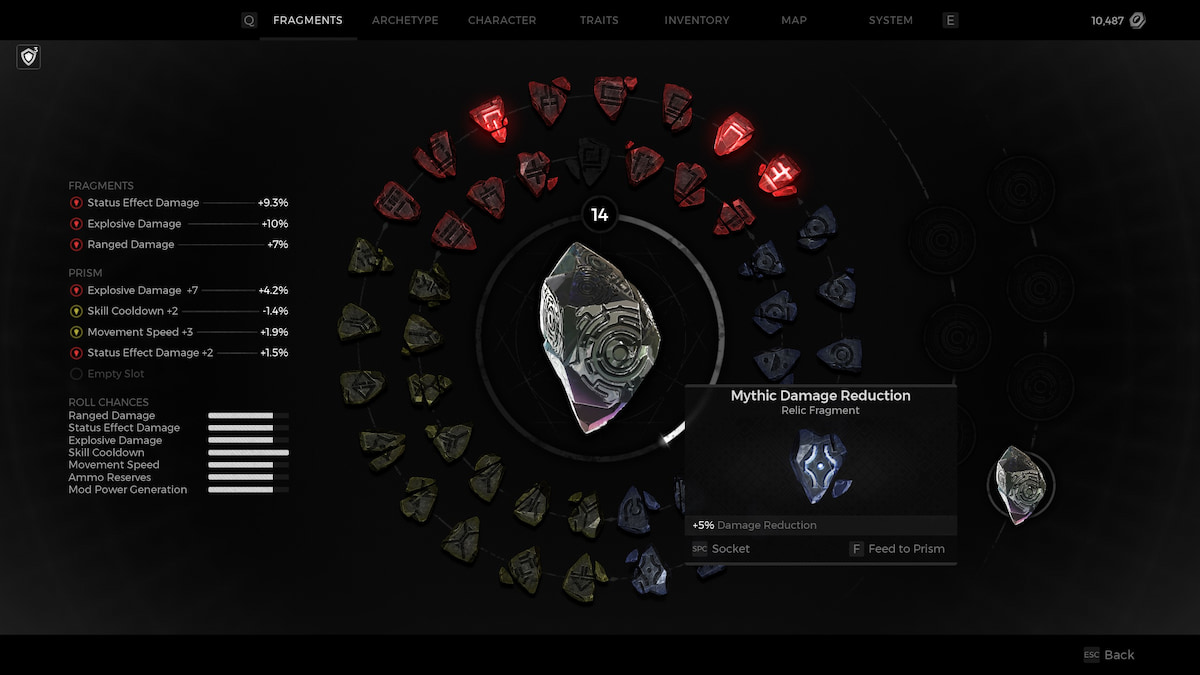
Task: Open the Character tab
Action: point(502,20)
